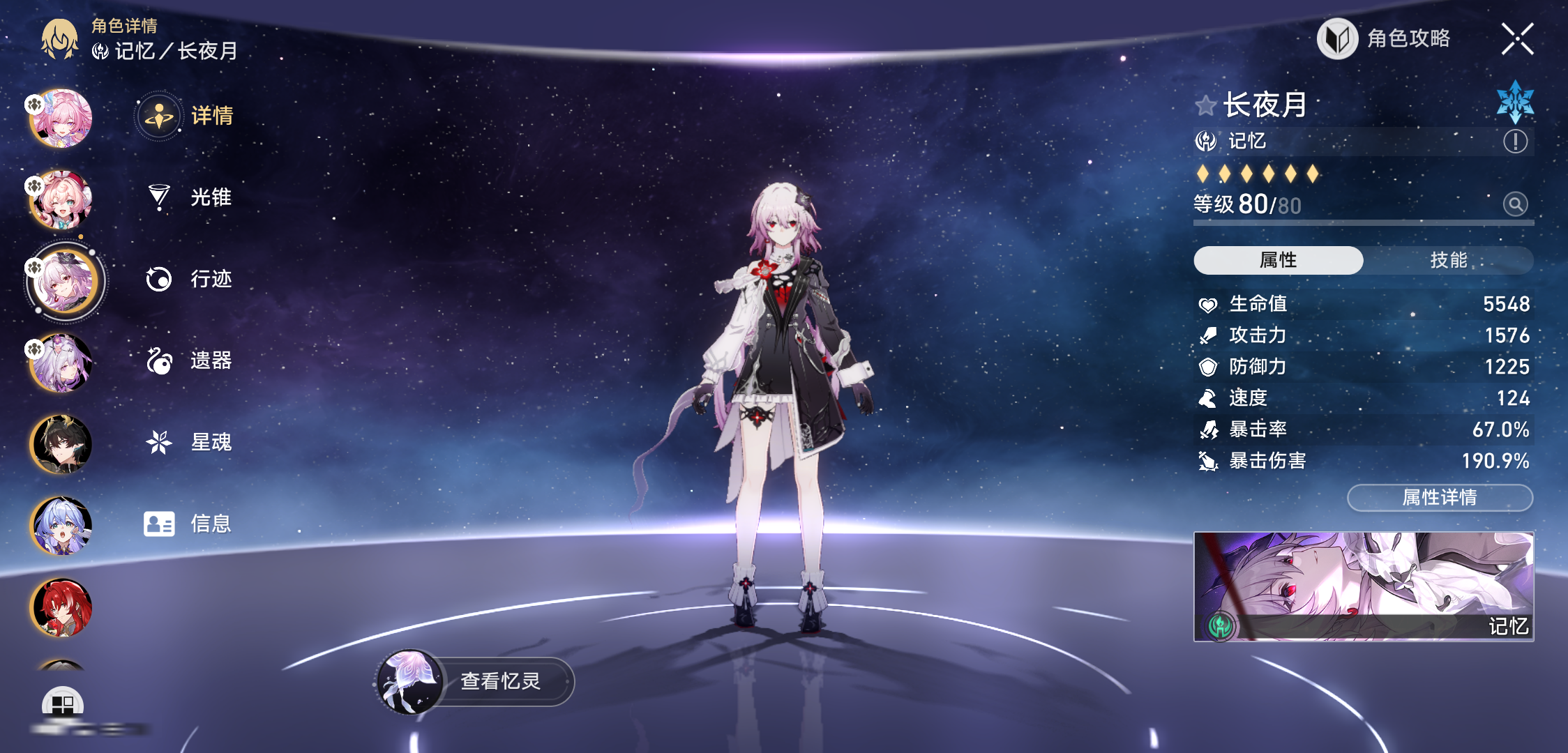
Task: Choose the blue-haired character portrait
Action: [61, 526]
